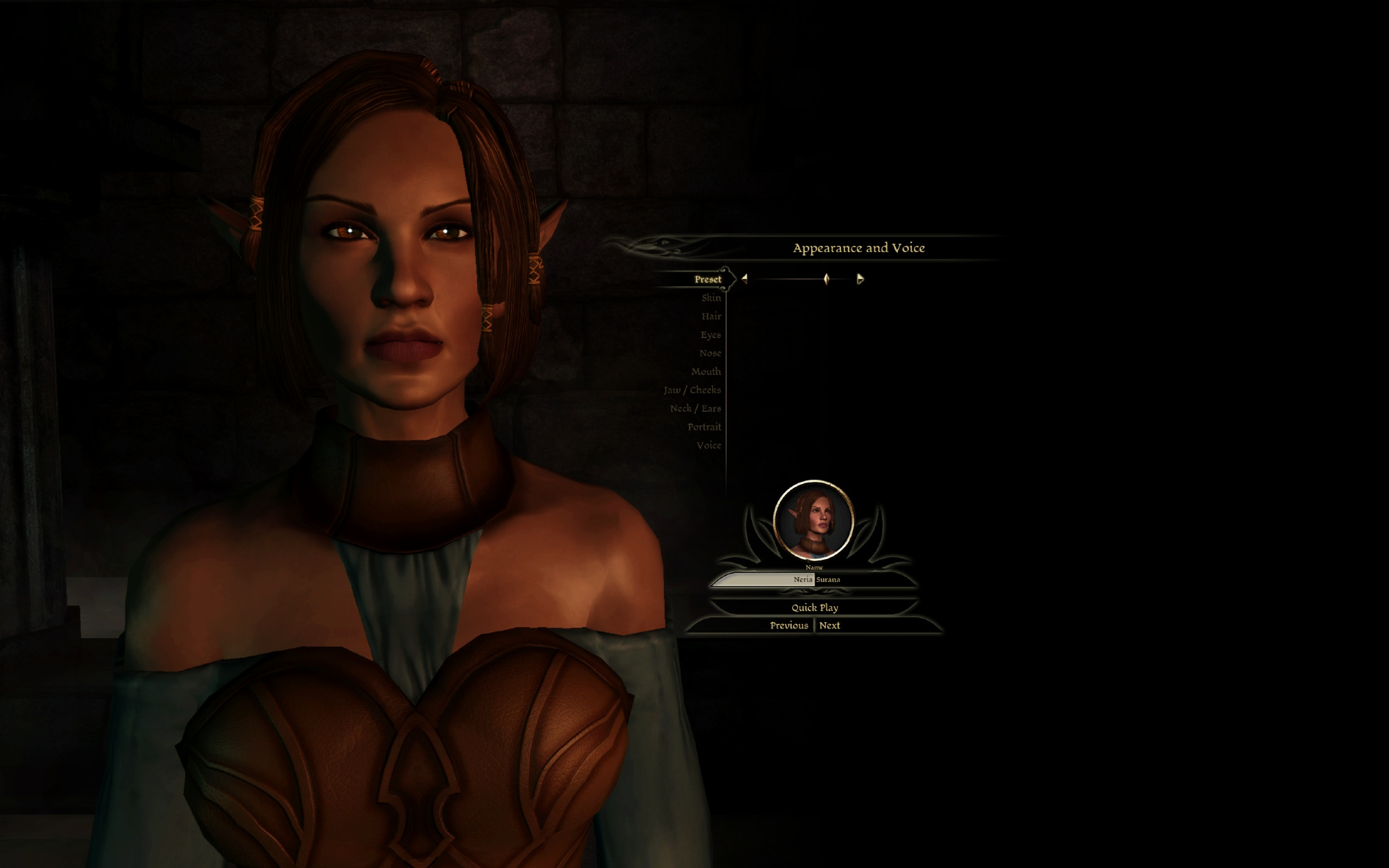Click the preset slider's right arrow
Viewport: 1389px width, 868px height.
tap(860, 279)
